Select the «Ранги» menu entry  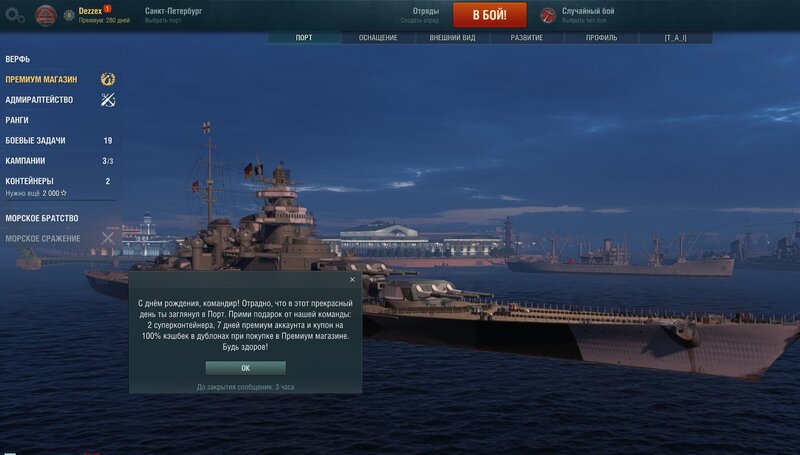pos(17,120)
